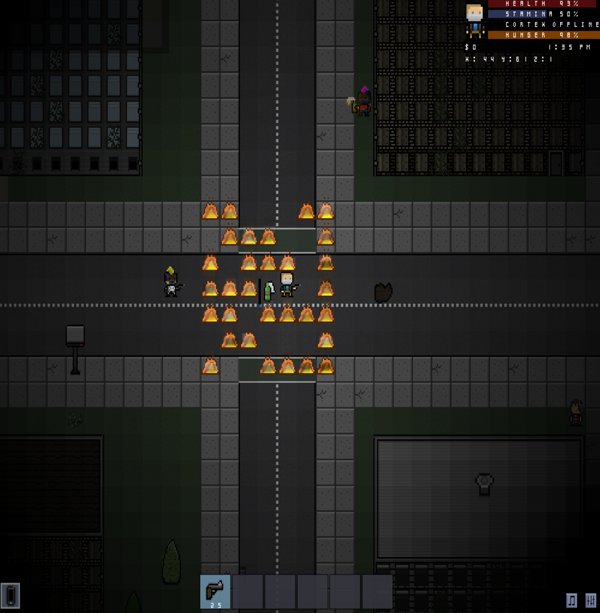The height and width of the screenshot is (613, 600).
Task: Open the phone device icon
Action: [10, 596]
